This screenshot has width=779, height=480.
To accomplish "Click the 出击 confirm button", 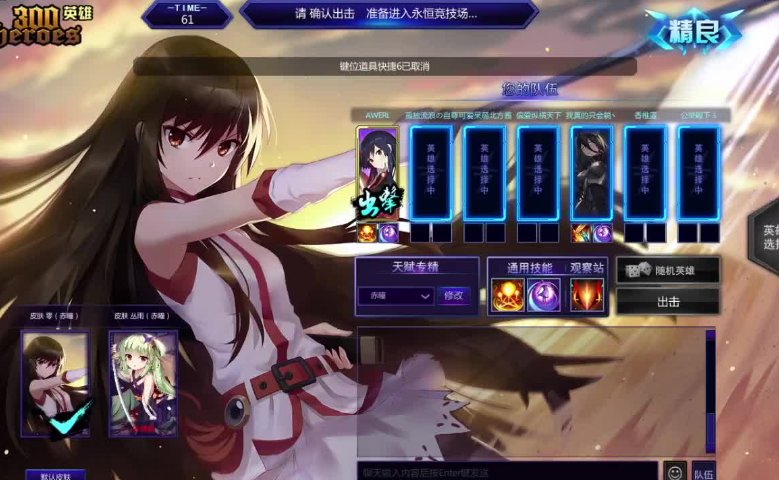I will pyautogui.click(x=667, y=301).
